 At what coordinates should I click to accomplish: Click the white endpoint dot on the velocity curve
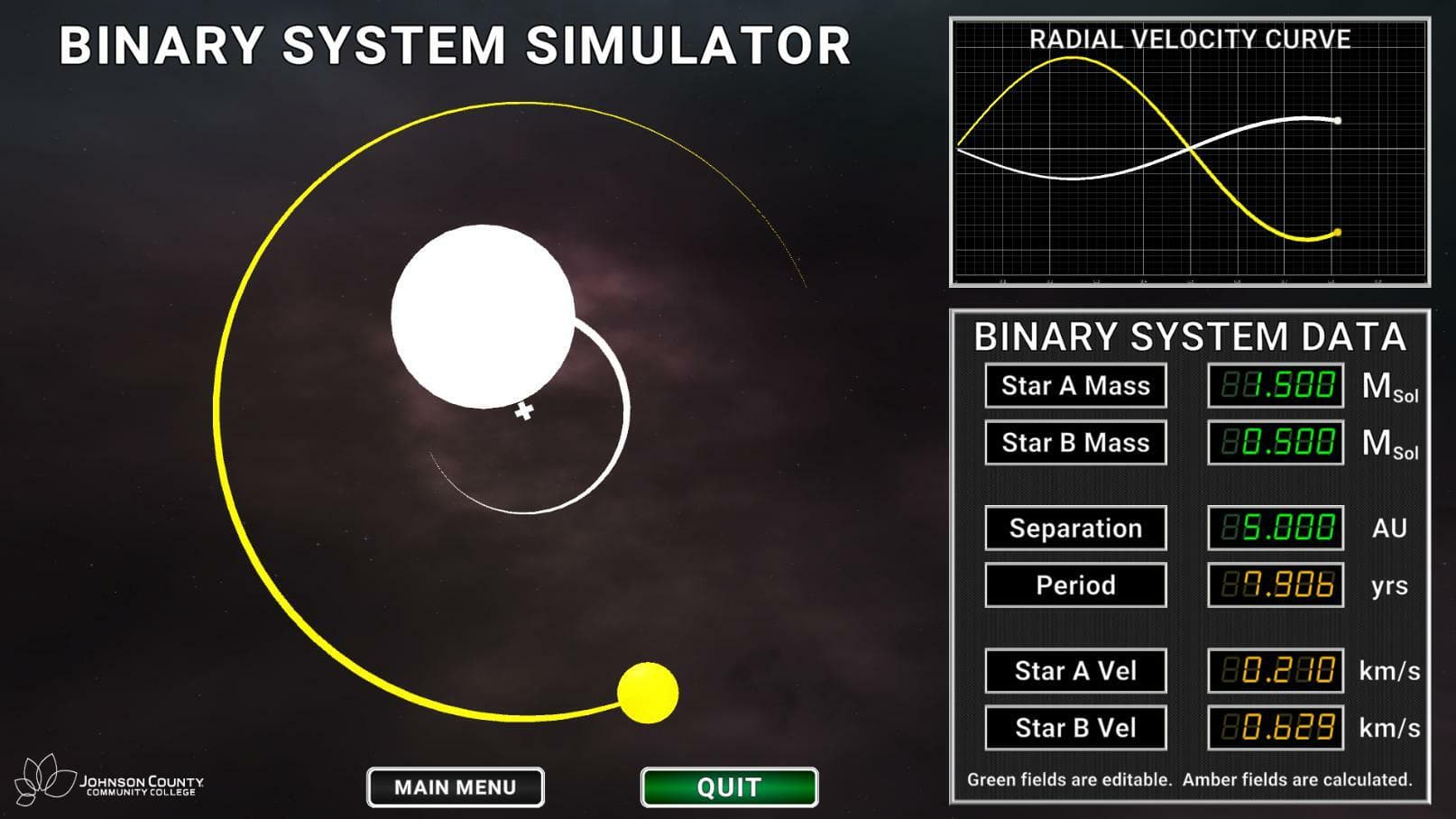point(1336,118)
